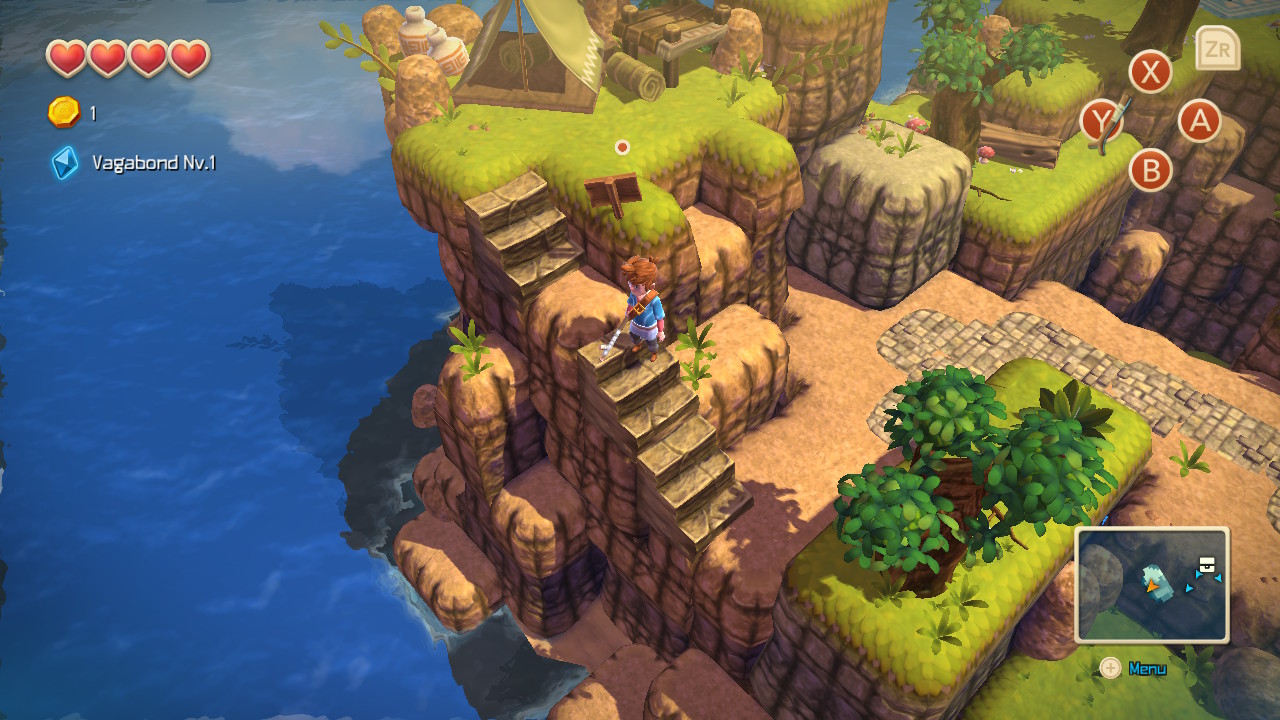Open the minimap in the corner
Screen dimensions: 1280x720
[x=1152, y=585]
